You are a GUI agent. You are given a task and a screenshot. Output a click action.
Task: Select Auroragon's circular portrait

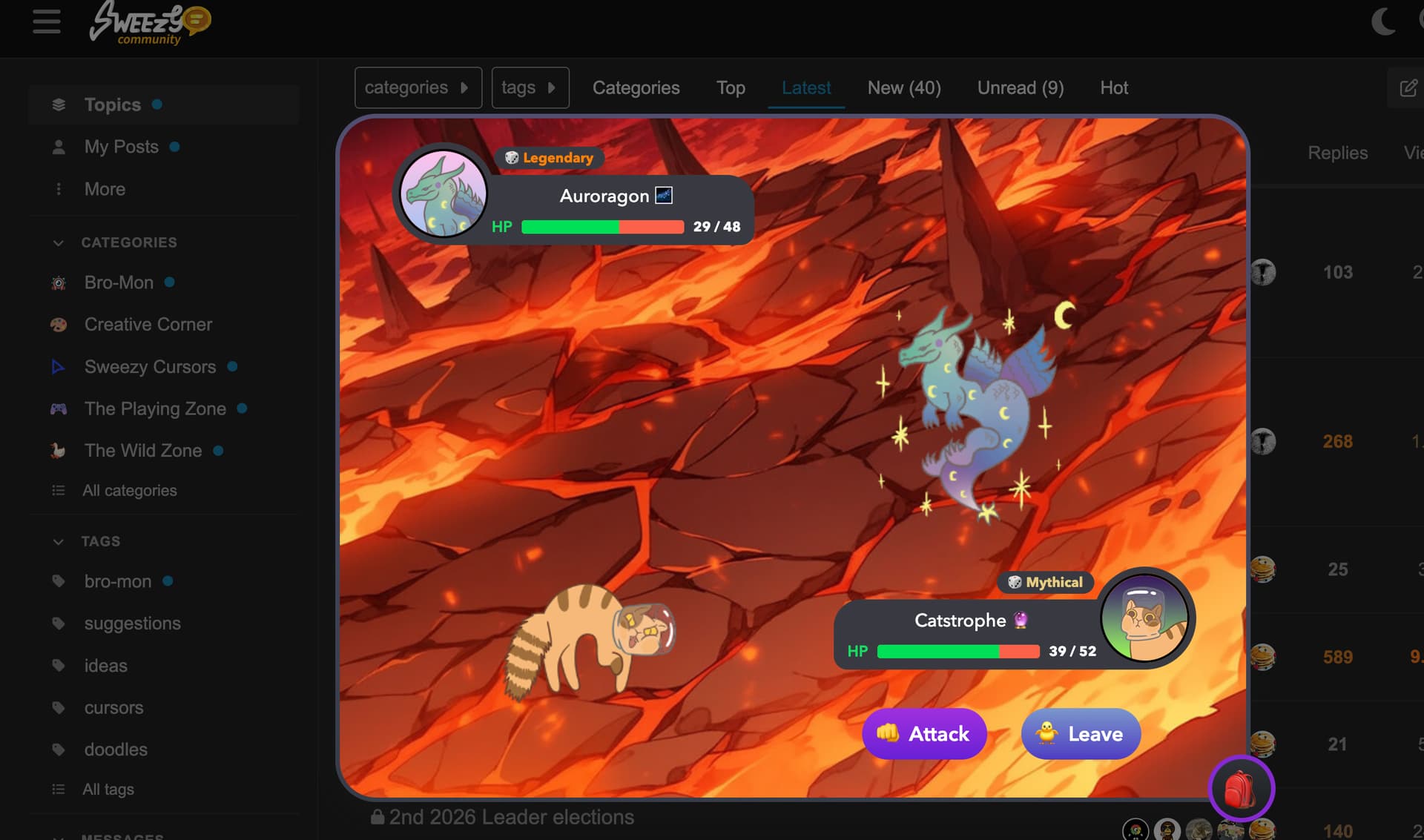pyautogui.click(x=444, y=193)
